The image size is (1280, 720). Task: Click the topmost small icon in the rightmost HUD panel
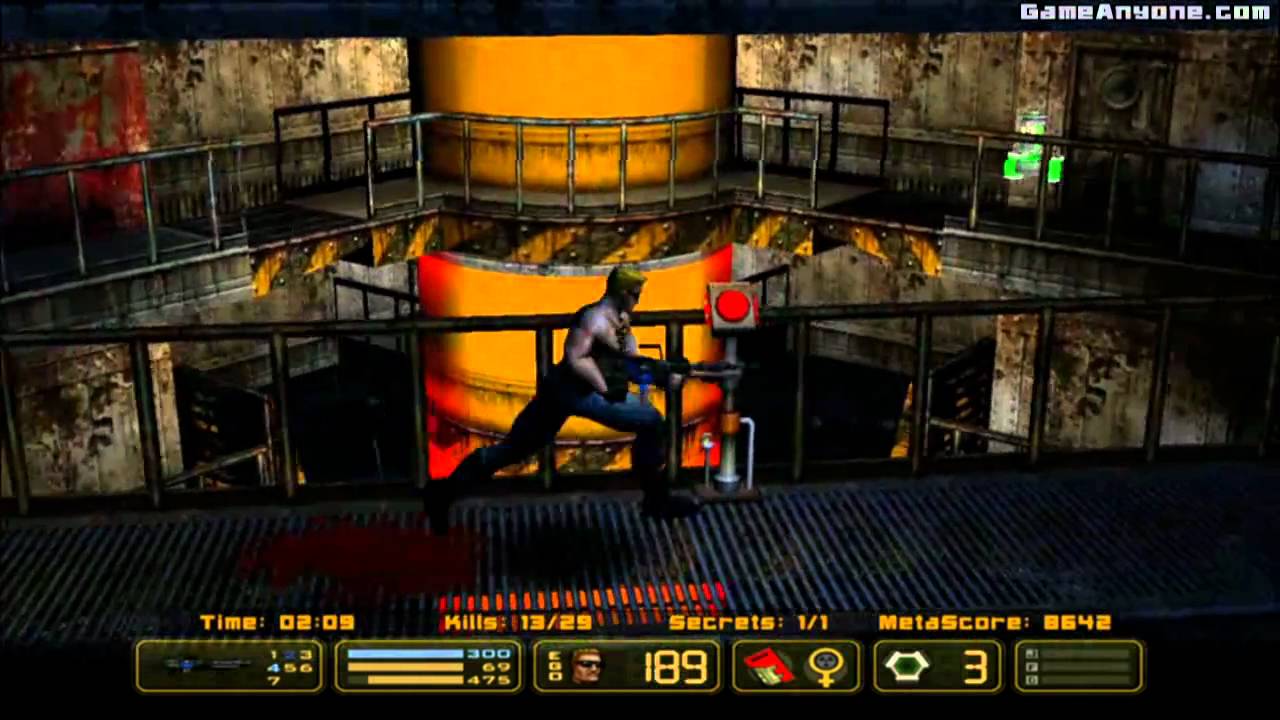pyautogui.click(x=1032, y=652)
